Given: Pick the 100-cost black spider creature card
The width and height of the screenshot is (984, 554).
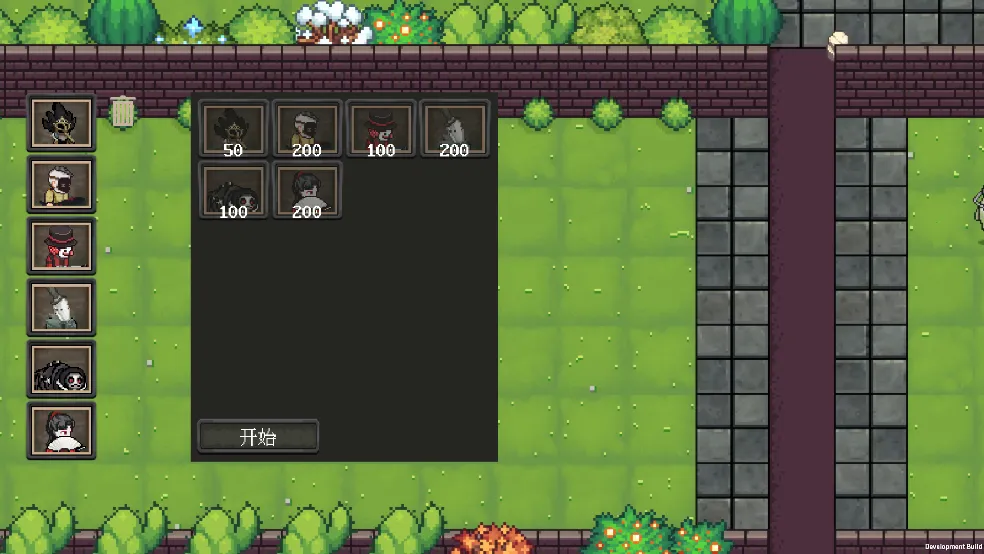Looking at the screenshot, I should pyautogui.click(x=234, y=190).
